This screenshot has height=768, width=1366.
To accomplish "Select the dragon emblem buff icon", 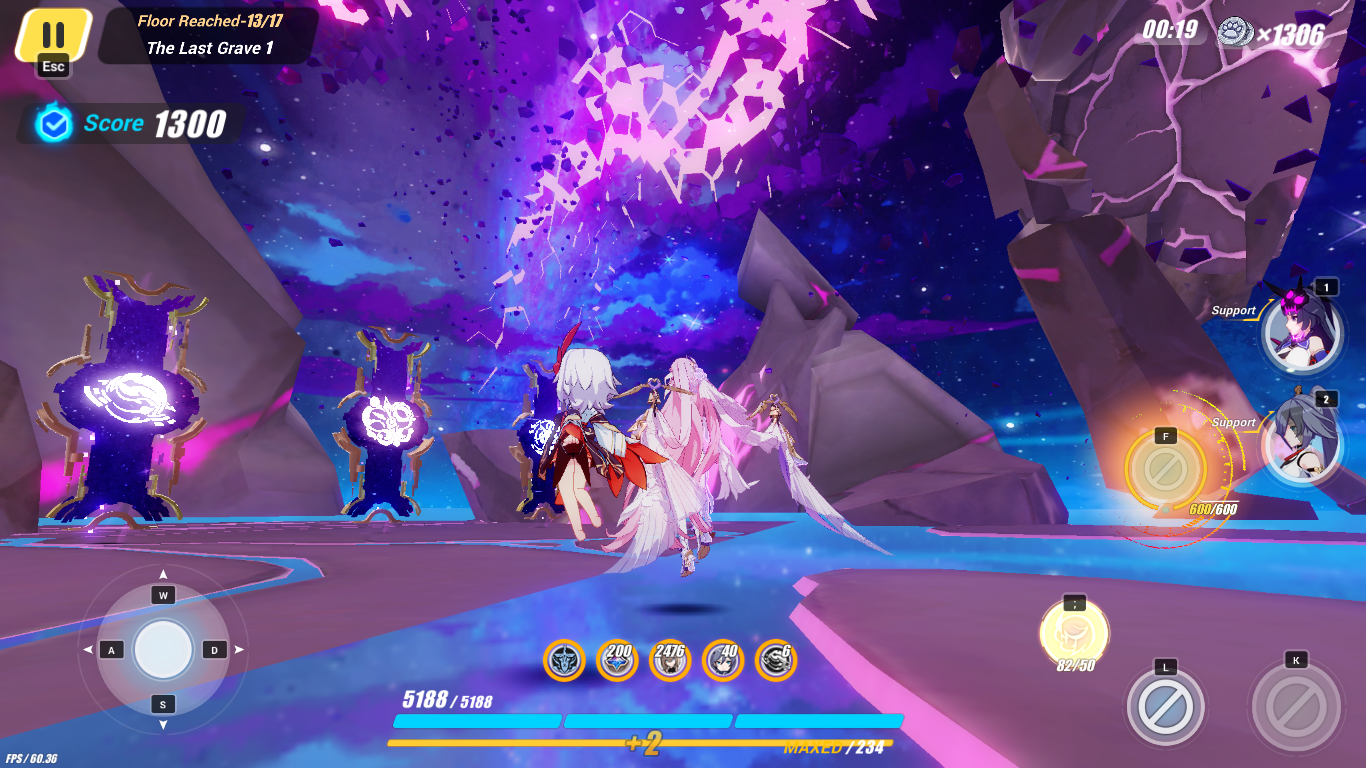I will click(564, 661).
